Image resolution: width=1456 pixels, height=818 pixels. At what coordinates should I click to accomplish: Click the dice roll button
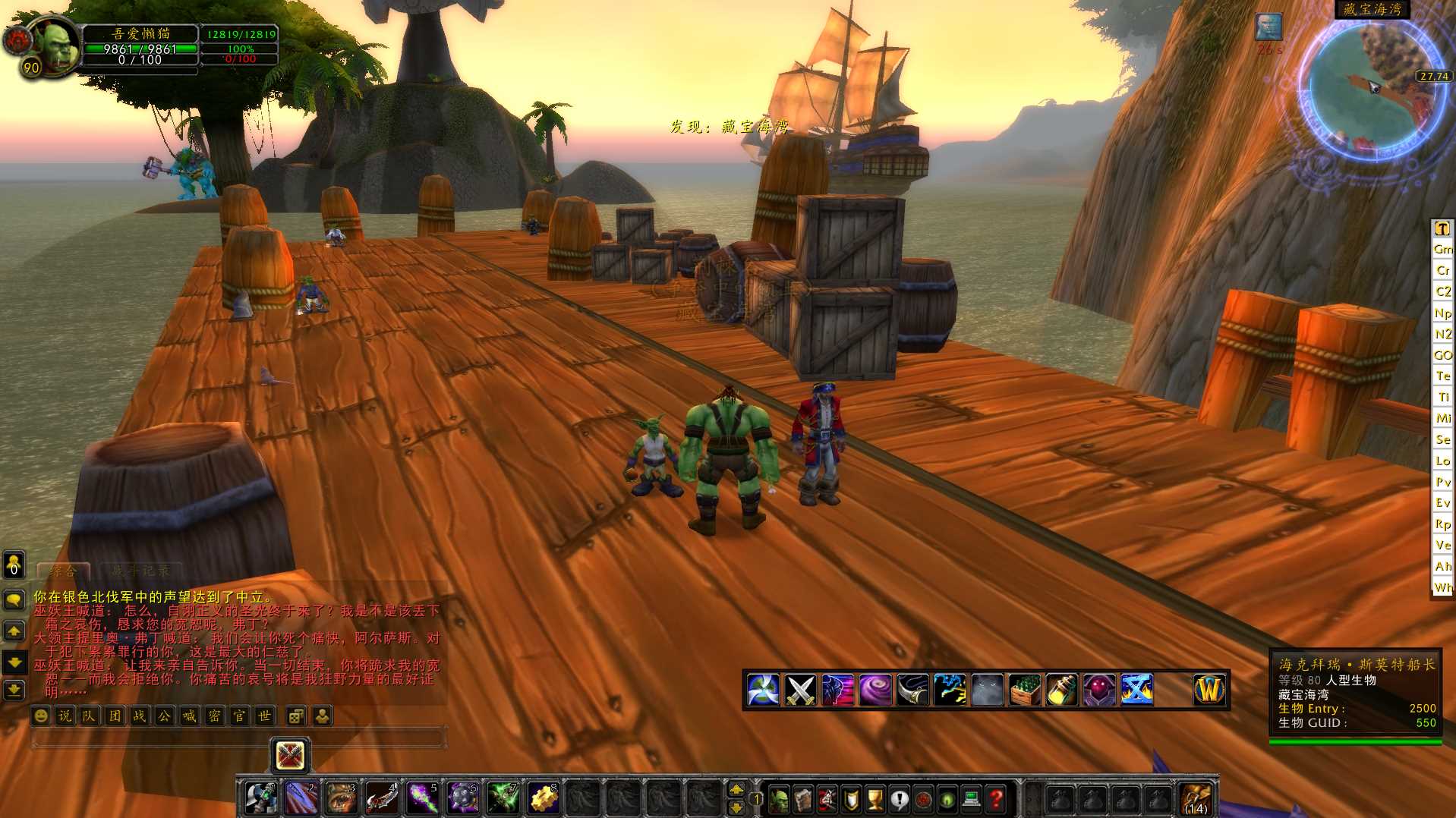(x=295, y=716)
